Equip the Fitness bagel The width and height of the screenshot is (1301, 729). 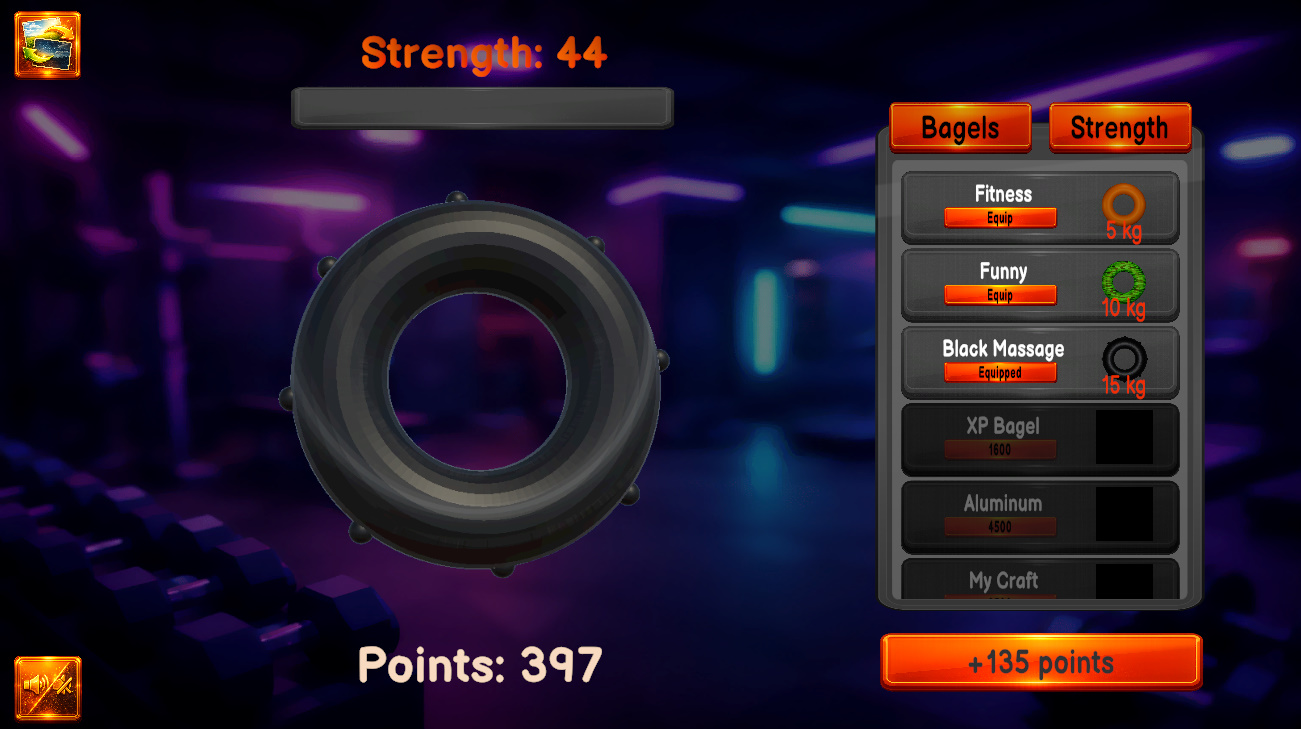999,218
